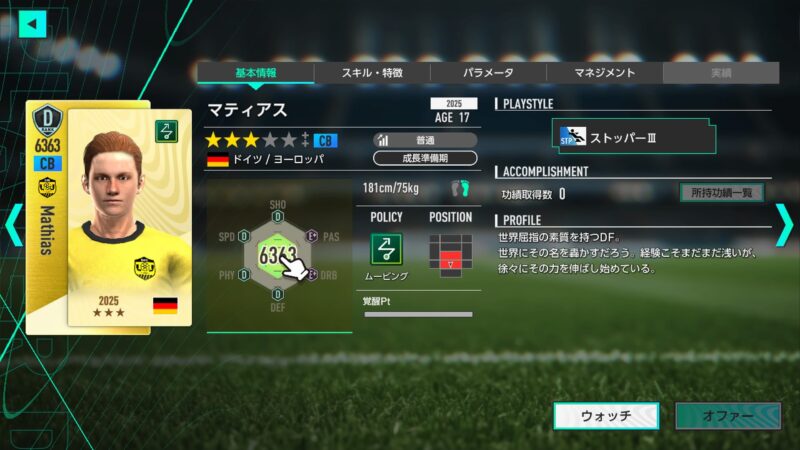
Task: Select the パラメータ tab
Action: [488, 73]
